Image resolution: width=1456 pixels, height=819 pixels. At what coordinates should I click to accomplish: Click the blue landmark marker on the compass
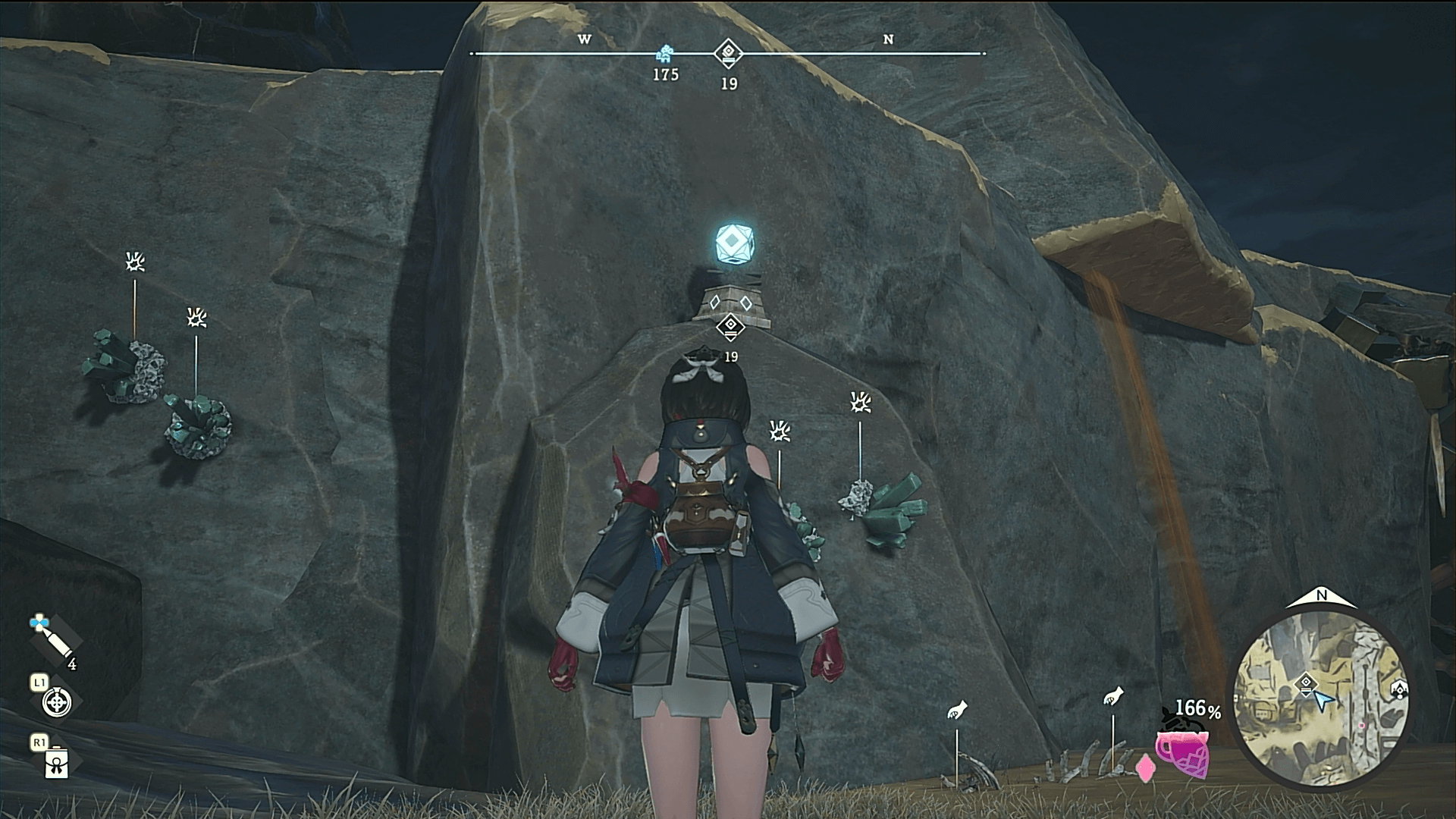[x=665, y=53]
